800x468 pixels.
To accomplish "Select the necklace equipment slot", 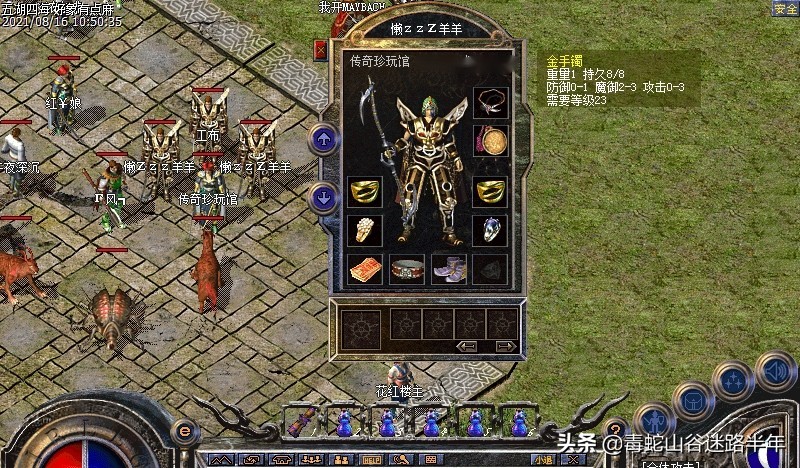I will coord(490,102).
